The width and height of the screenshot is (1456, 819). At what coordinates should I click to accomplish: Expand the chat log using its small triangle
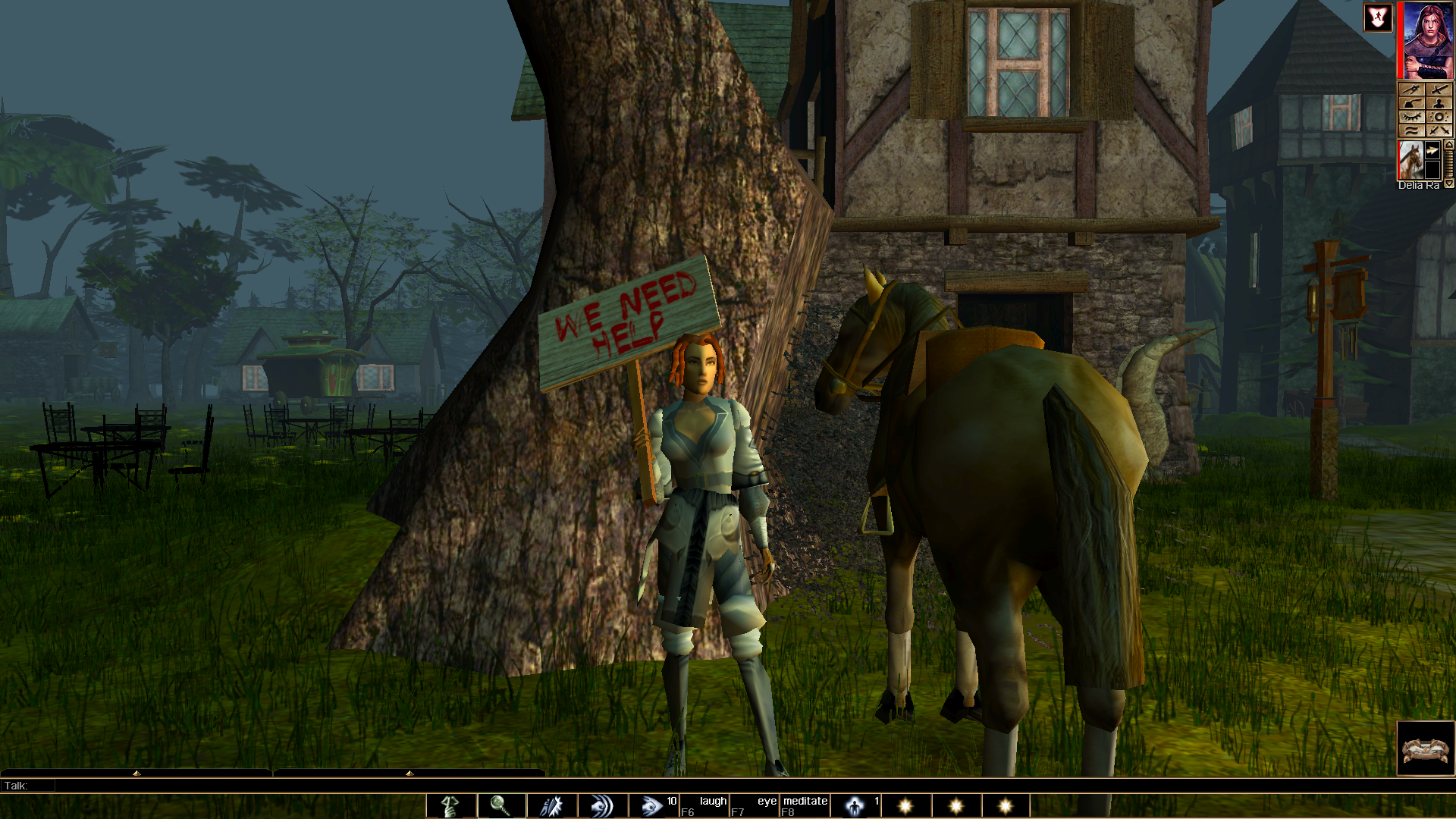pos(136,774)
